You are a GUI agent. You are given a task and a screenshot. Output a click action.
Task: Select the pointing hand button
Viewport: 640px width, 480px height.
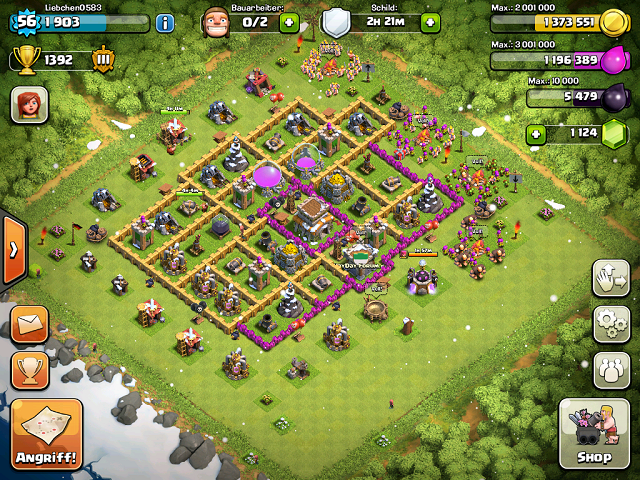pos(610,278)
